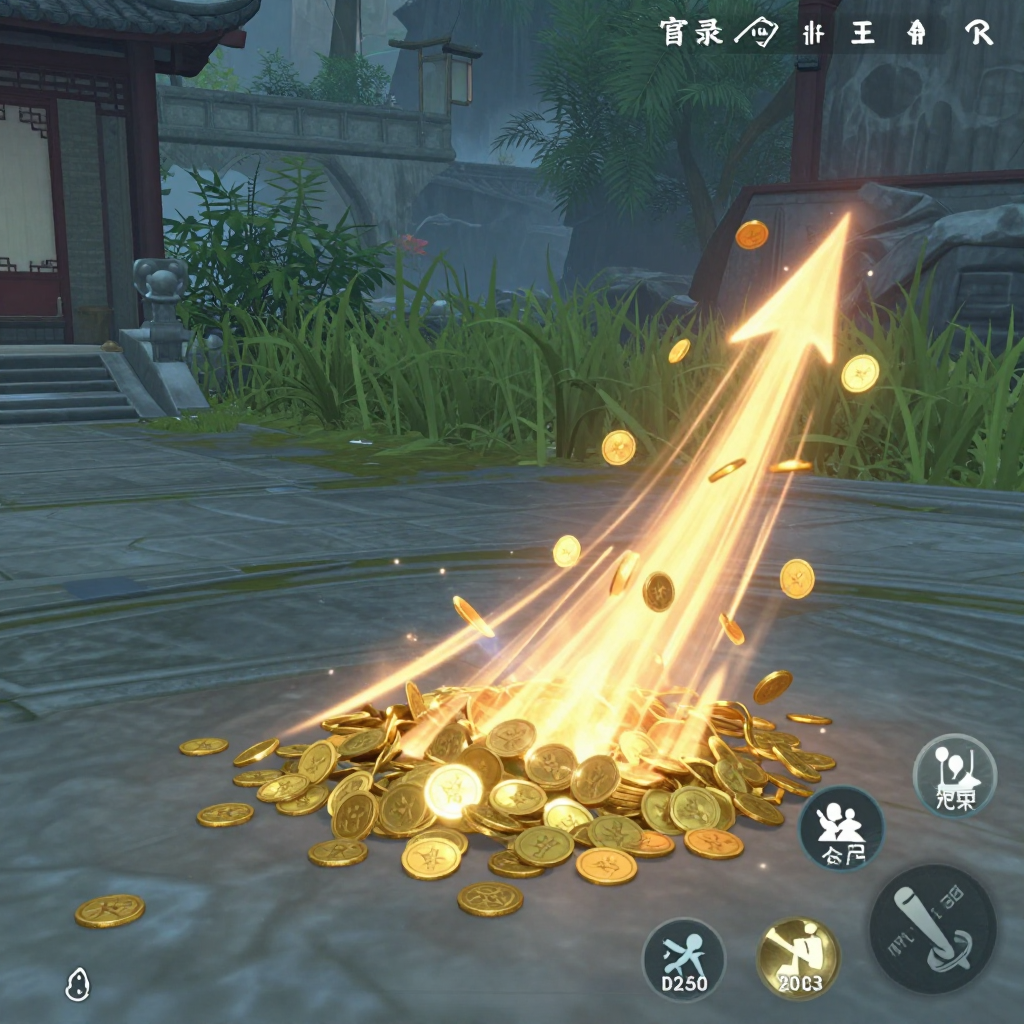The image size is (1024, 1024).
Task: Click the 王 symbol in top bar
Action: 861,33
